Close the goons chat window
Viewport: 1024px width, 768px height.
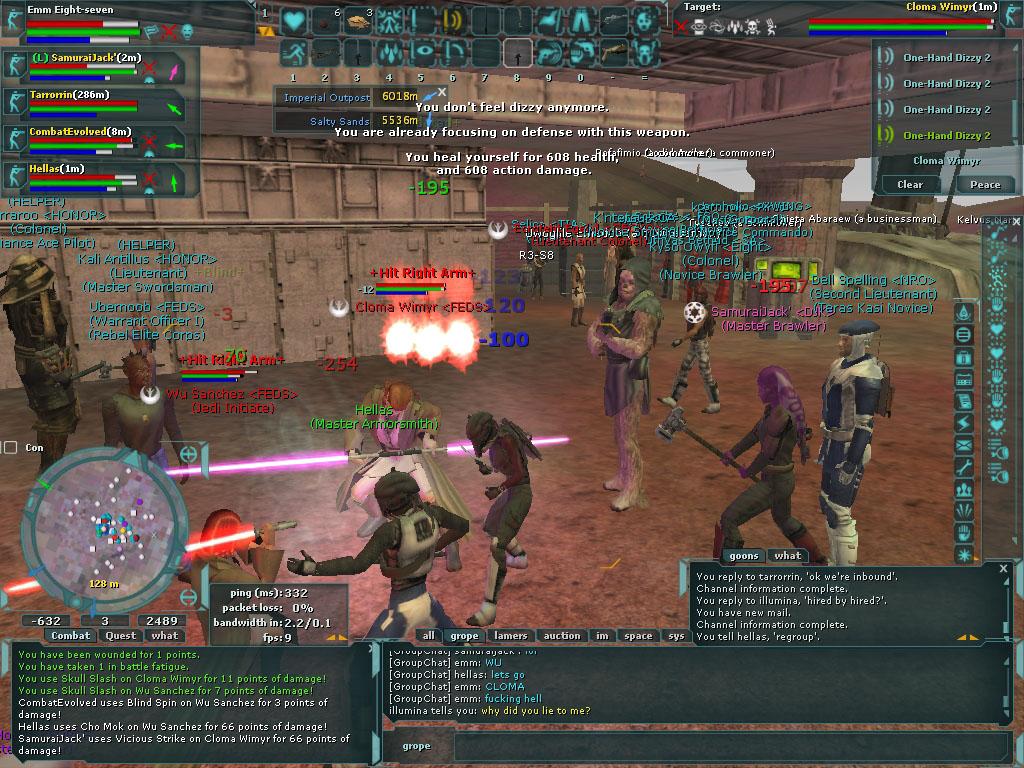(1003, 568)
